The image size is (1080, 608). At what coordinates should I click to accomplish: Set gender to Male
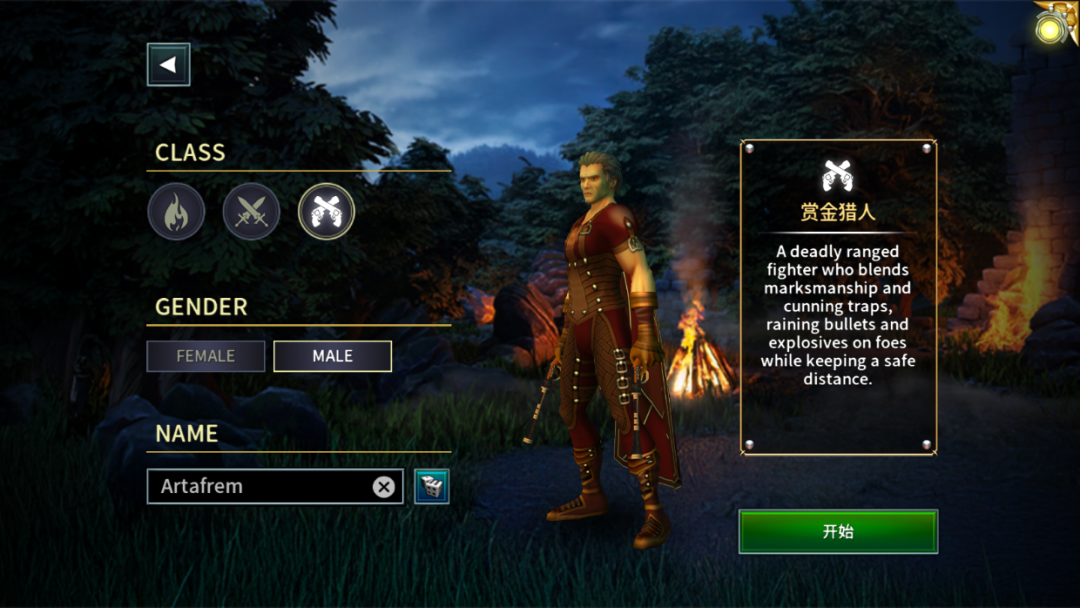332,356
